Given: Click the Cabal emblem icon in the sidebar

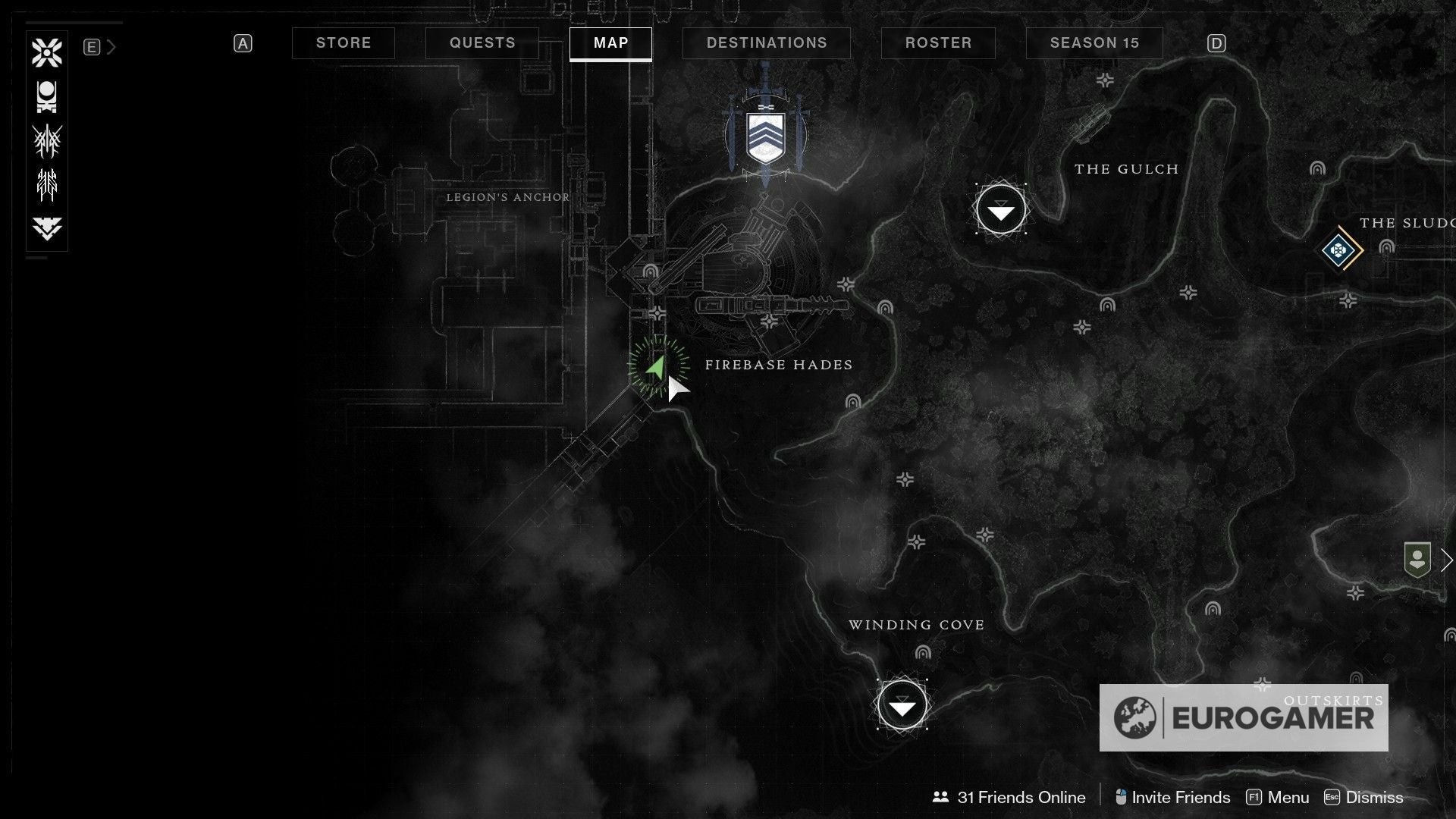Looking at the screenshot, I should coord(47,96).
